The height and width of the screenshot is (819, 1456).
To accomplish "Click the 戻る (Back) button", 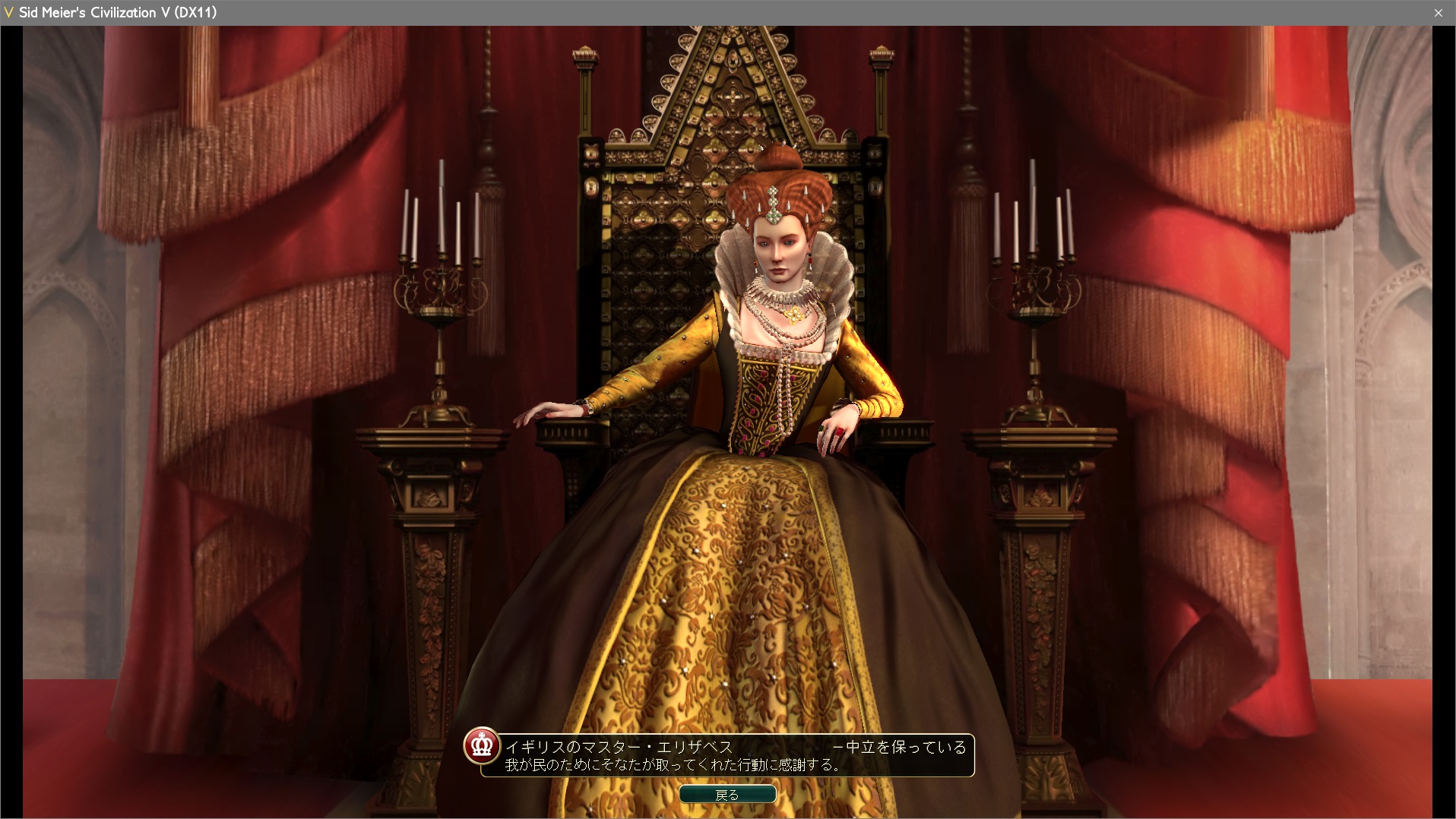I will point(727,795).
